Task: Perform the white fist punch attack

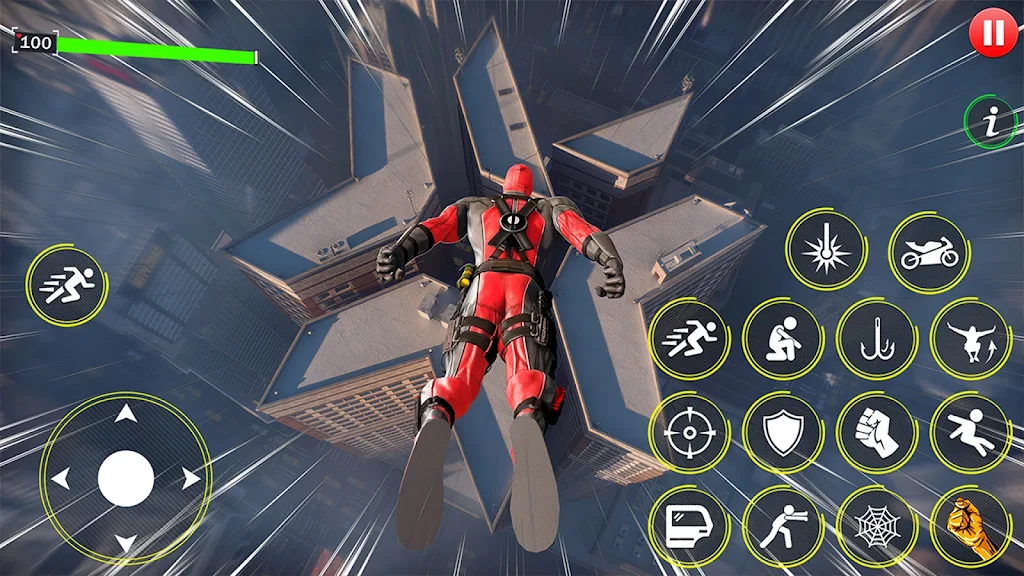Action: [876, 433]
